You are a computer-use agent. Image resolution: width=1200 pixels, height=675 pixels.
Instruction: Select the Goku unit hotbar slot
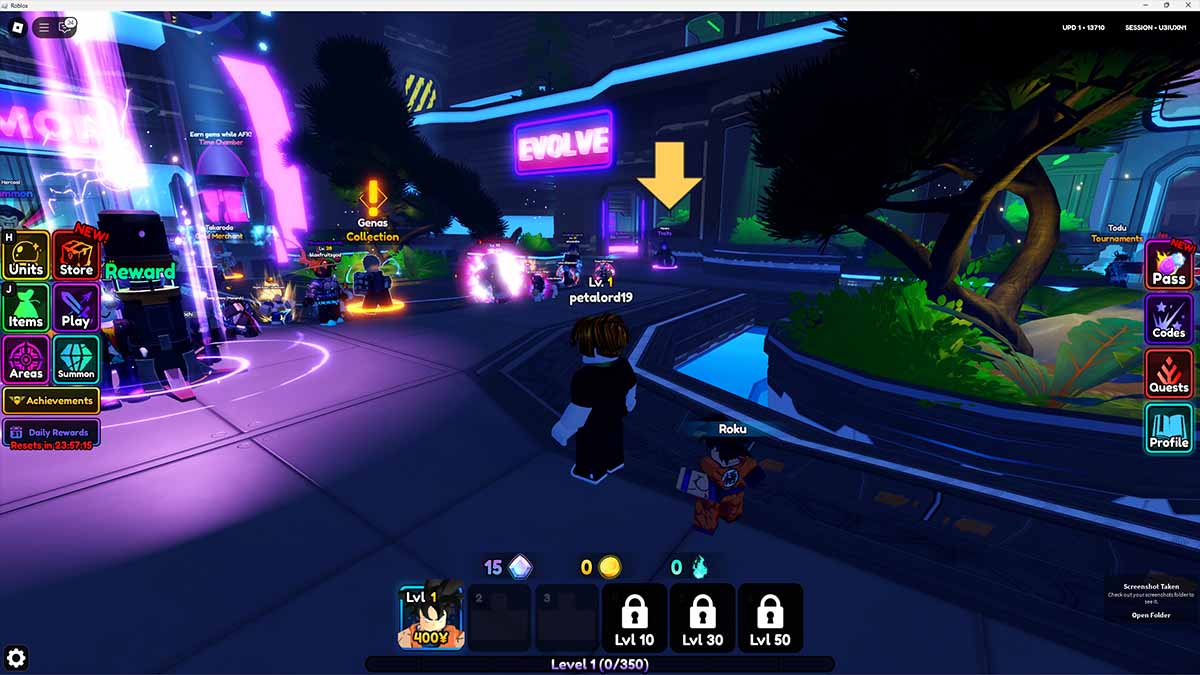(431, 617)
